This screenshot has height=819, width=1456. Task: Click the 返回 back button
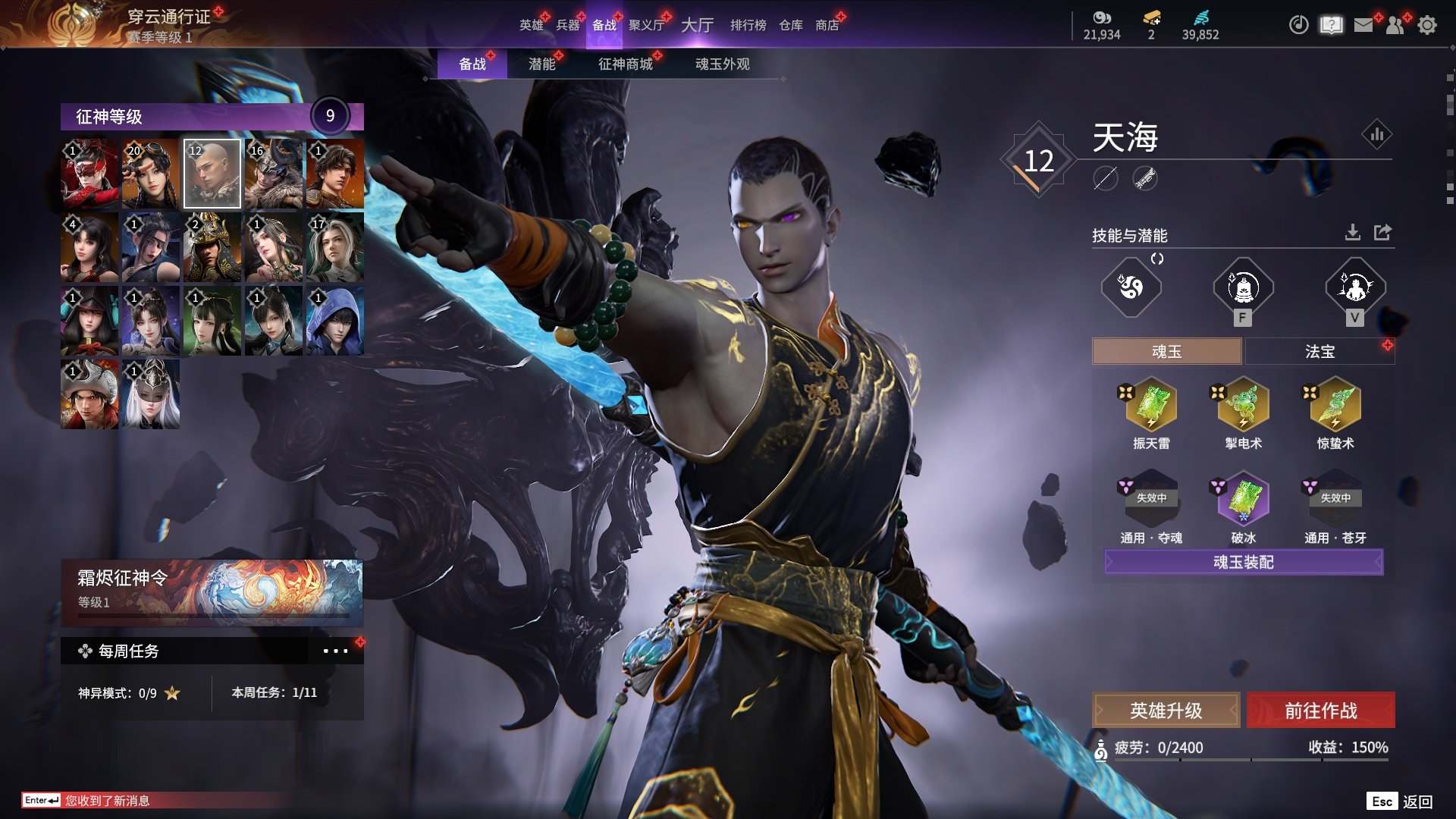click(1417, 802)
